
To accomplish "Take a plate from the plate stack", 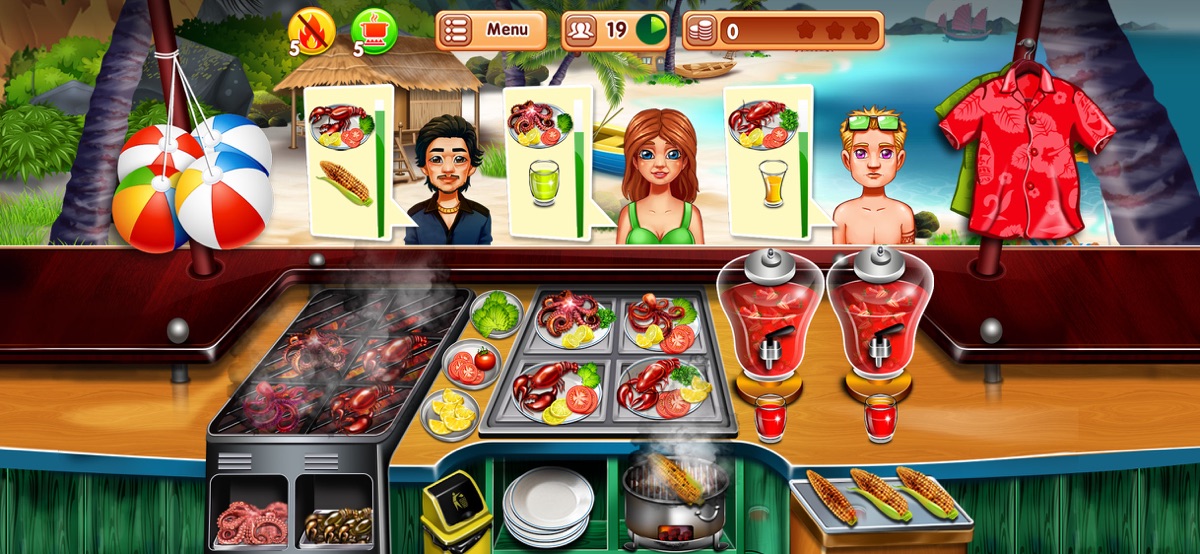I will pyautogui.click(x=547, y=505).
